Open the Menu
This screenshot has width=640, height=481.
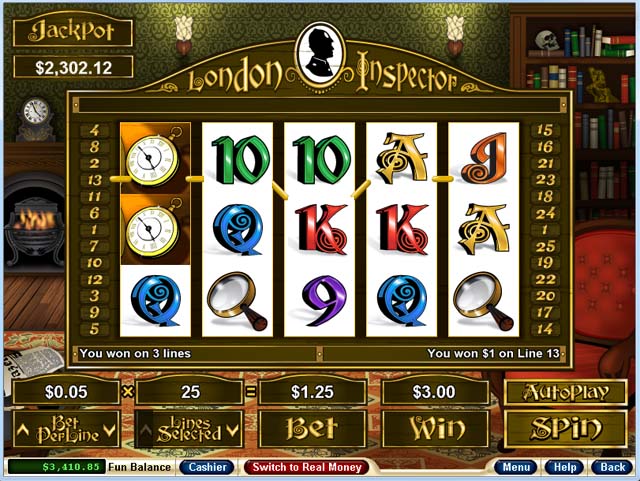pos(518,467)
